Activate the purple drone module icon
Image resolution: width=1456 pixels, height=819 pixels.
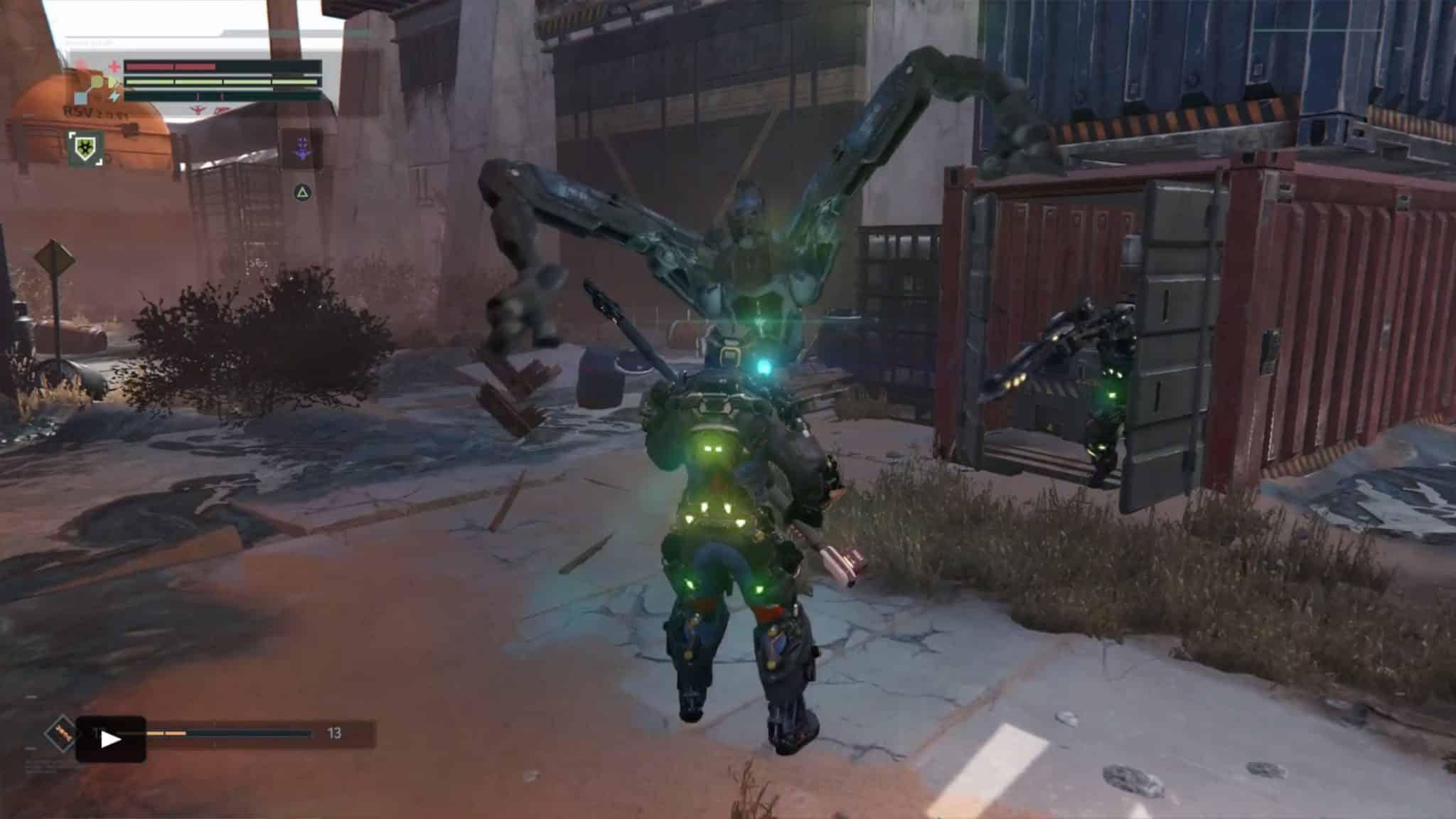click(x=303, y=149)
